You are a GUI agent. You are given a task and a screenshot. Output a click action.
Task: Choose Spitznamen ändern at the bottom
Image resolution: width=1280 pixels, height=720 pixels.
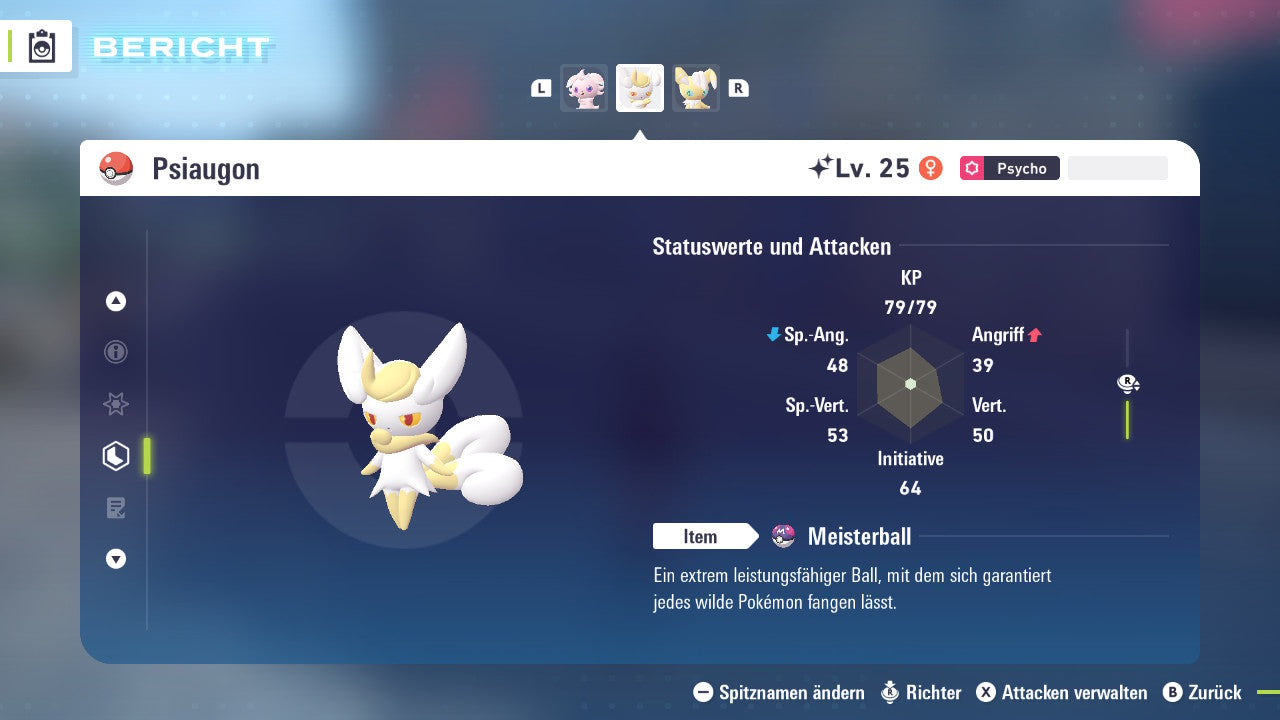pyautogui.click(x=789, y=692)
